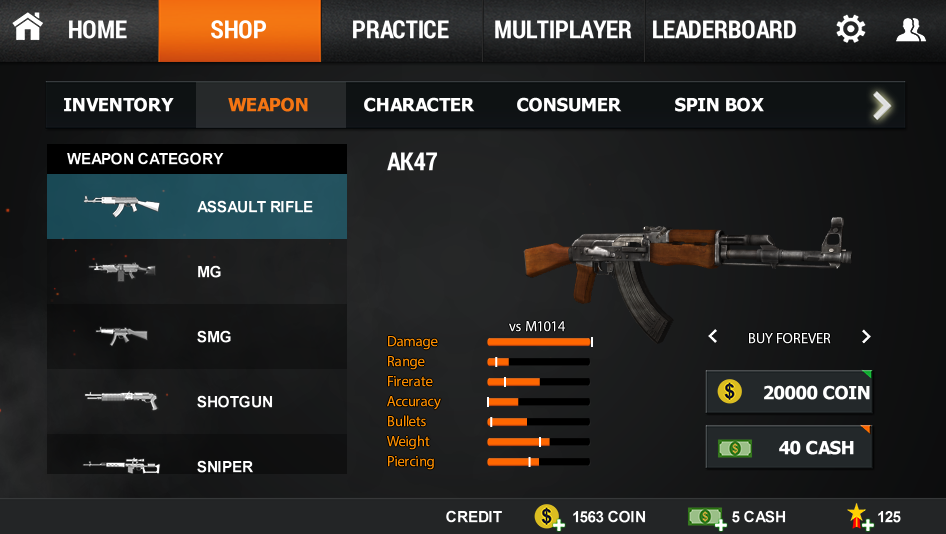Add more coins via credit bar
Screen dimensions: 946x534
pyautogui.click(x=547, y=517)
